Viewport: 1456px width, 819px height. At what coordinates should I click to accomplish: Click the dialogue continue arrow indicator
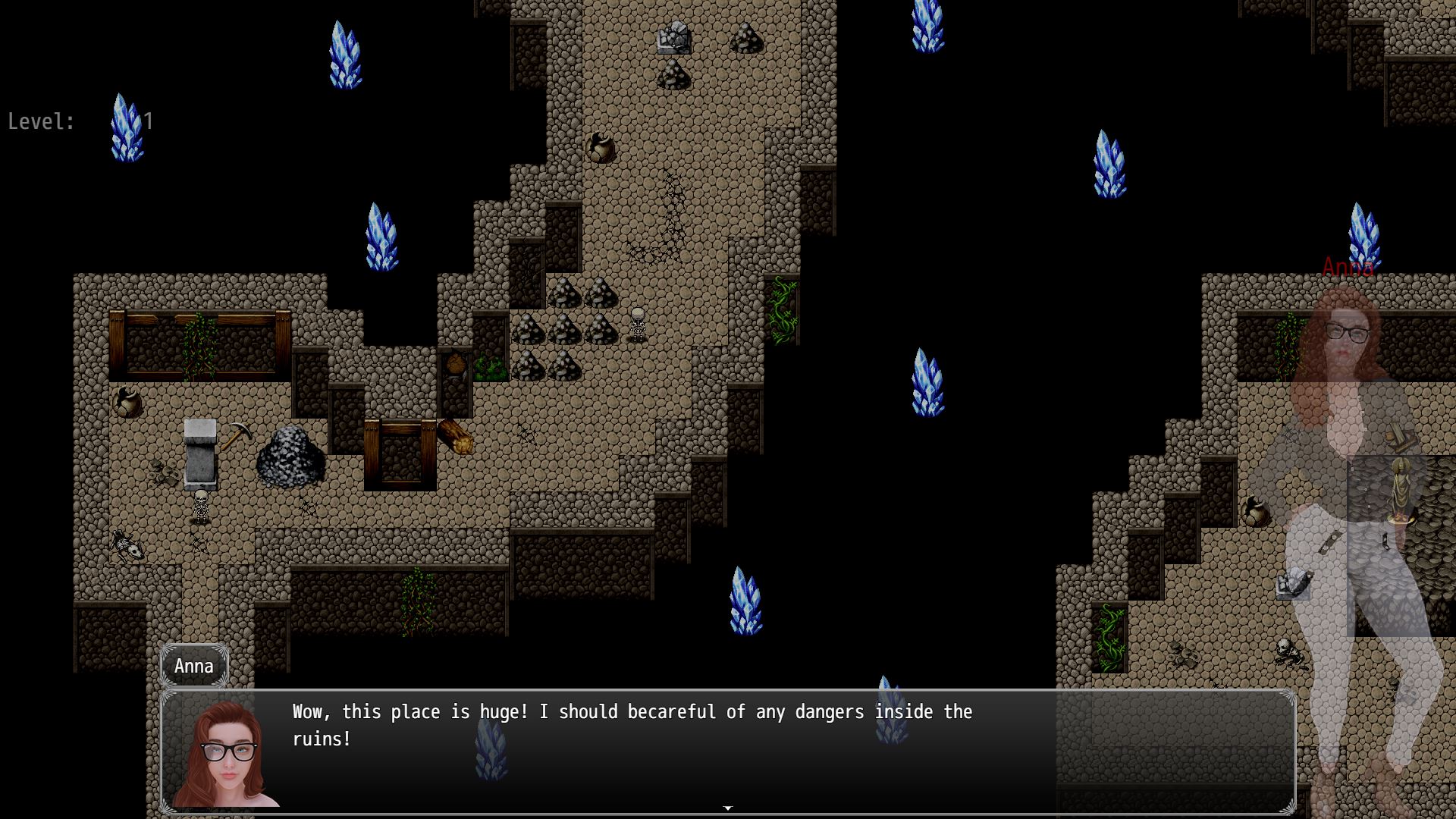[x=728, y=808]
